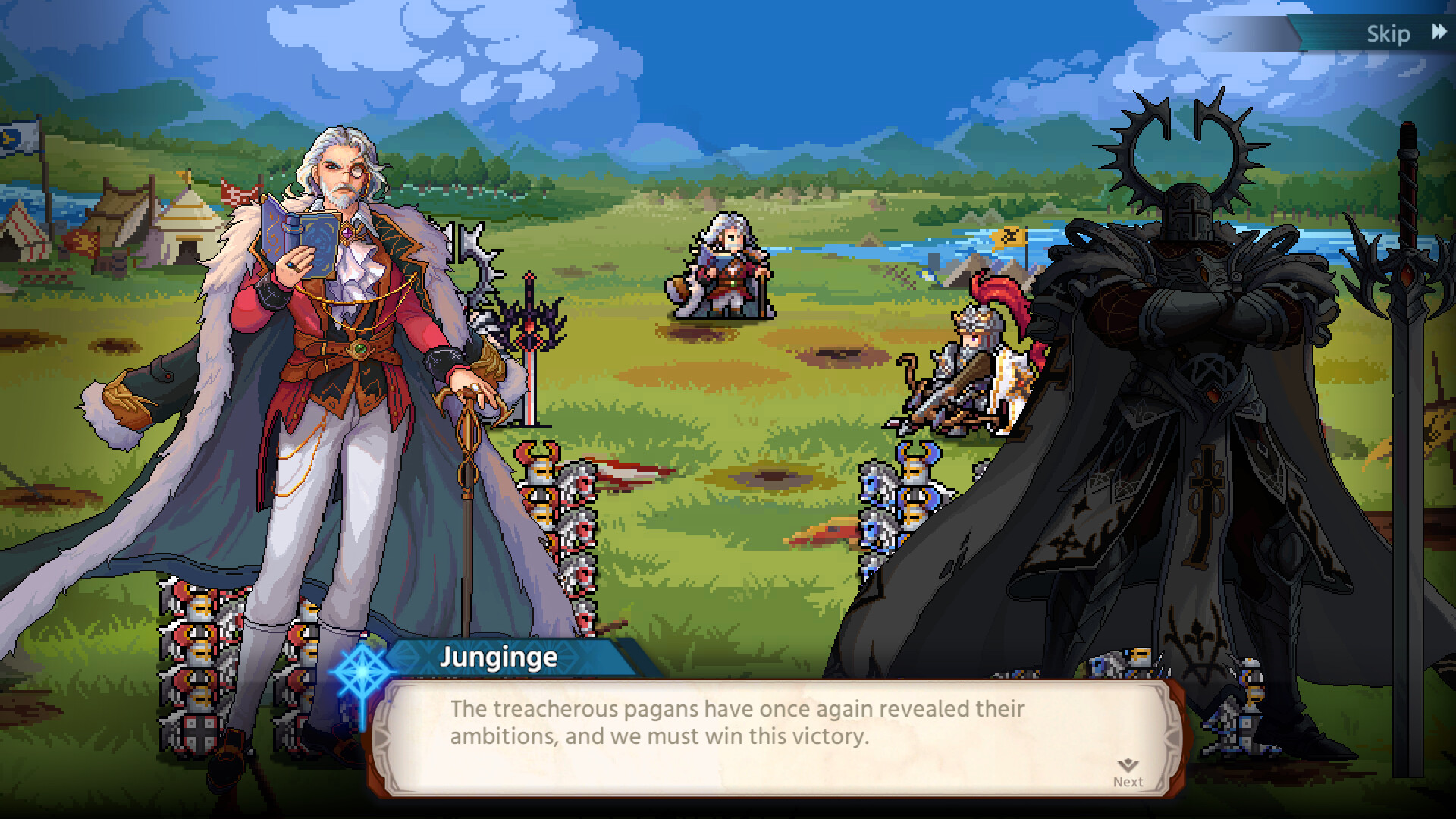Screen dimensions: 1456x819
Task: Click the Skip button
Action: click(x=1389, y=33)
